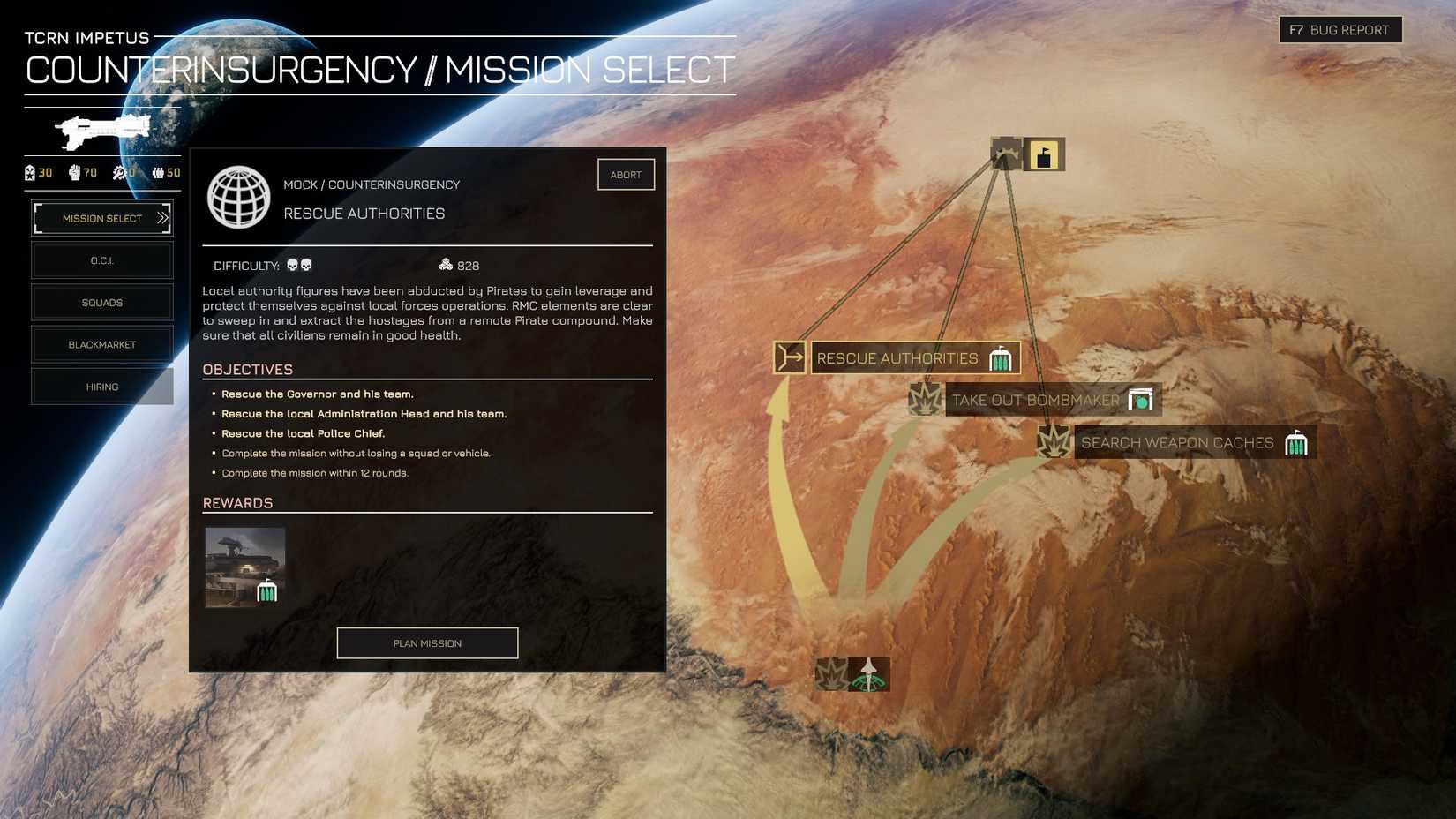Click the rewards thumbnail image
This screenshot has width=1456, height=819.
coord(244,566)
